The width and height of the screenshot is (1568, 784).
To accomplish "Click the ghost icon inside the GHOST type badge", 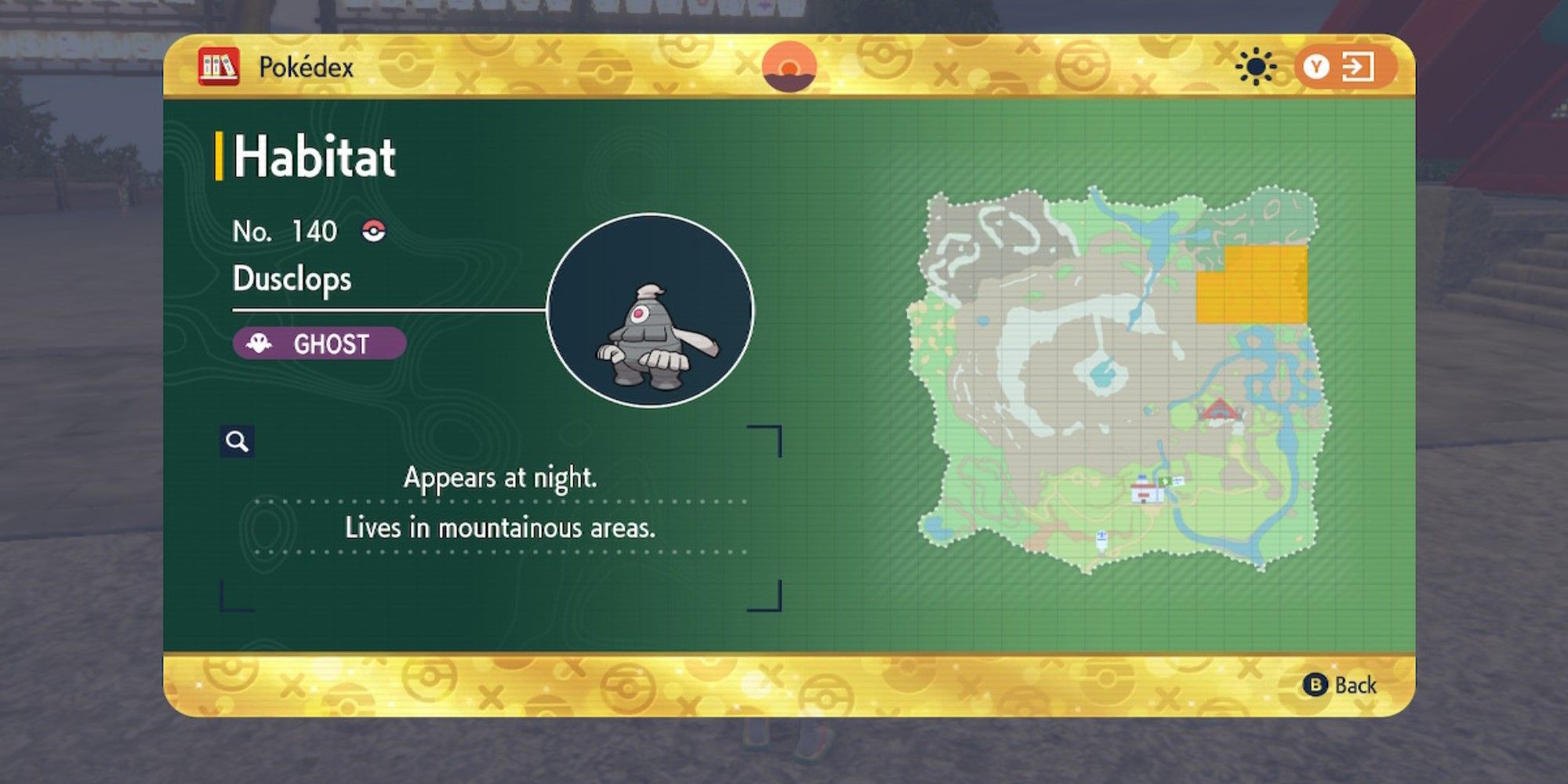I will pos(259,341).
